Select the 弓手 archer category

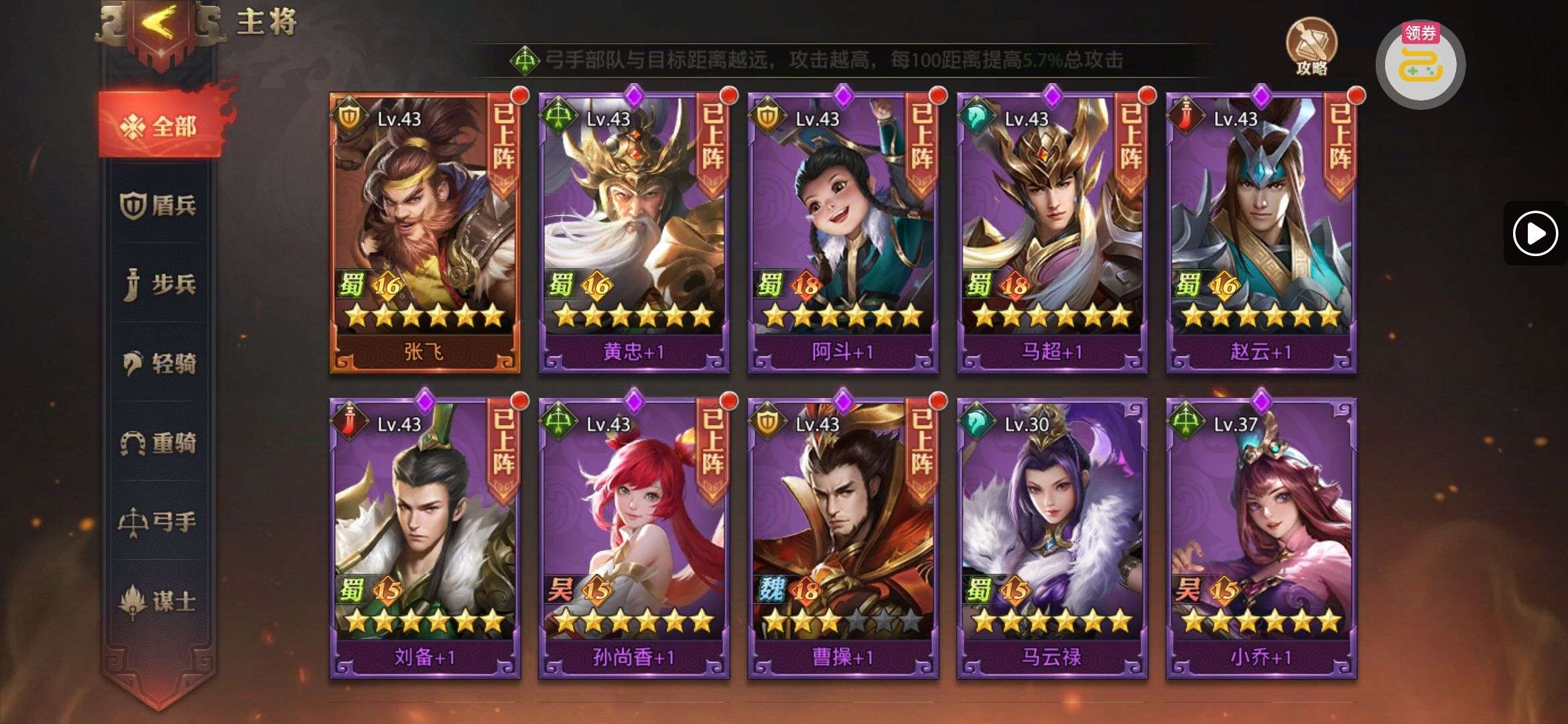click(x=159, y=522)
